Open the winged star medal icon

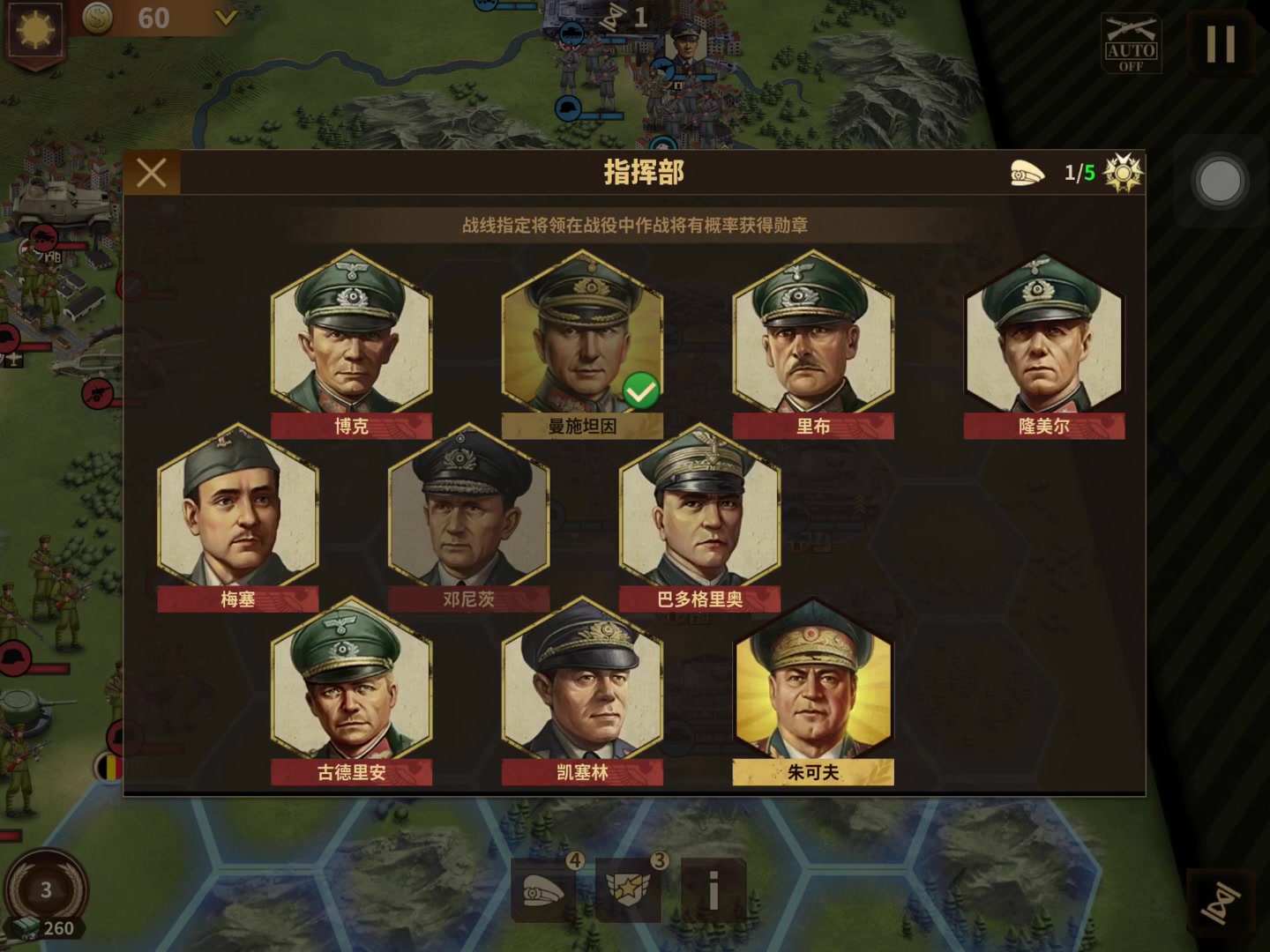(628, 892)
